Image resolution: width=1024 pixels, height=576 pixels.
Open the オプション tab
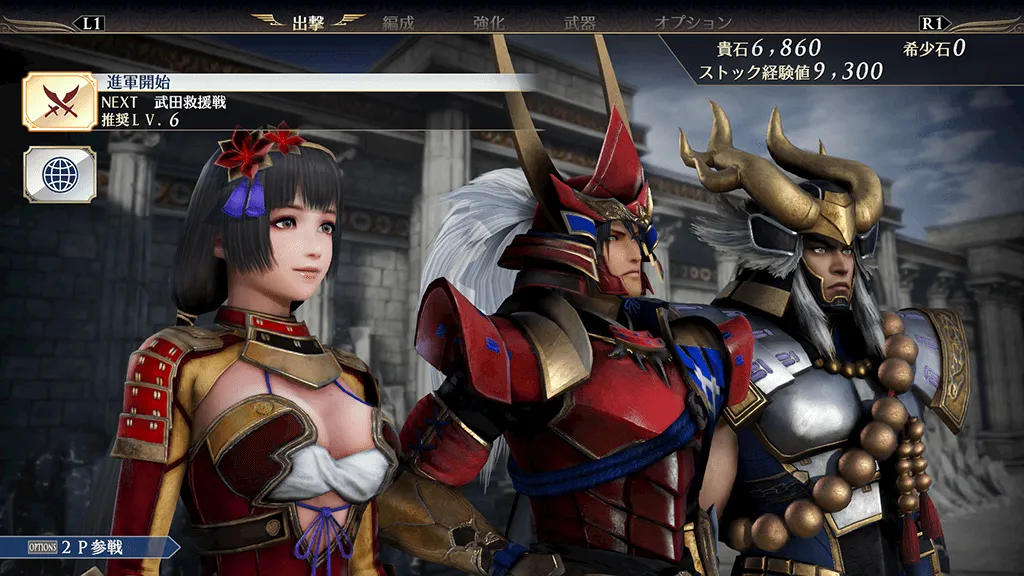(x=693, y=21)
